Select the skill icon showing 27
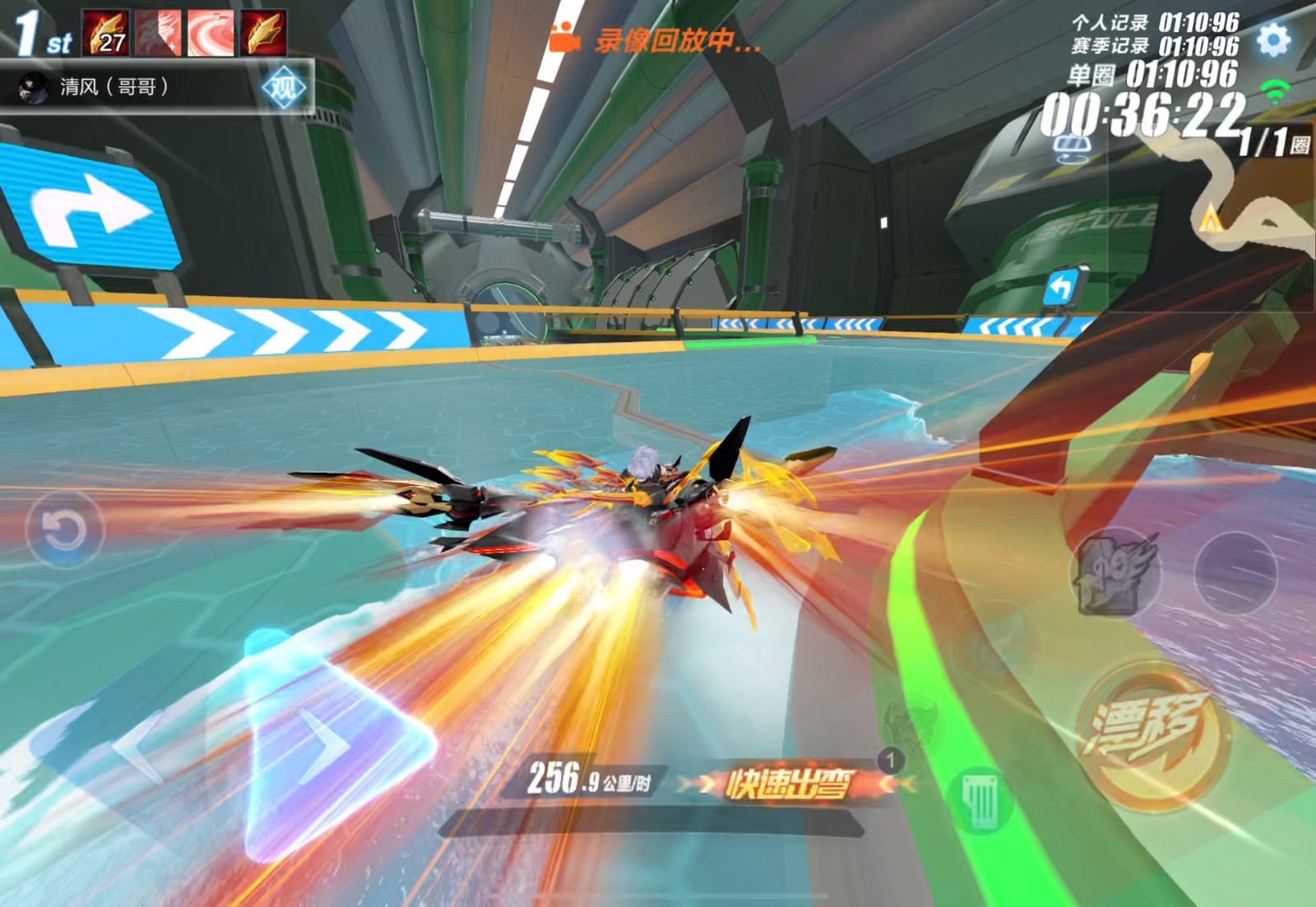The image size is (1316, 907). coord(104,33)
